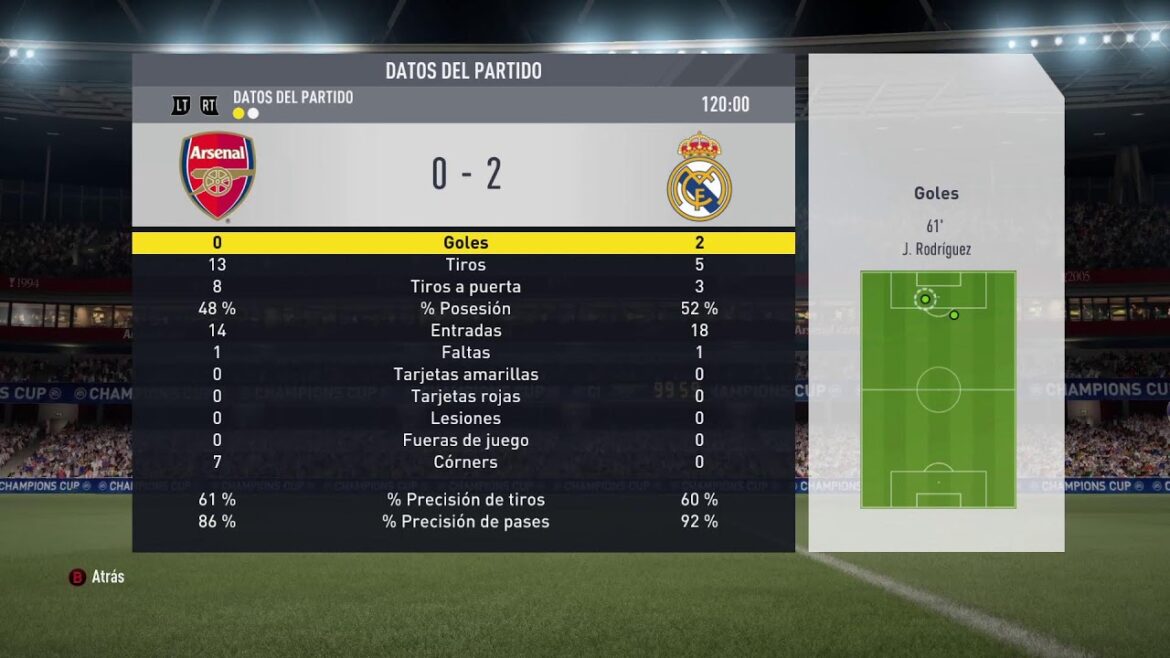
Task: Highlight the Córners stat row
Action: coord(465,463)
